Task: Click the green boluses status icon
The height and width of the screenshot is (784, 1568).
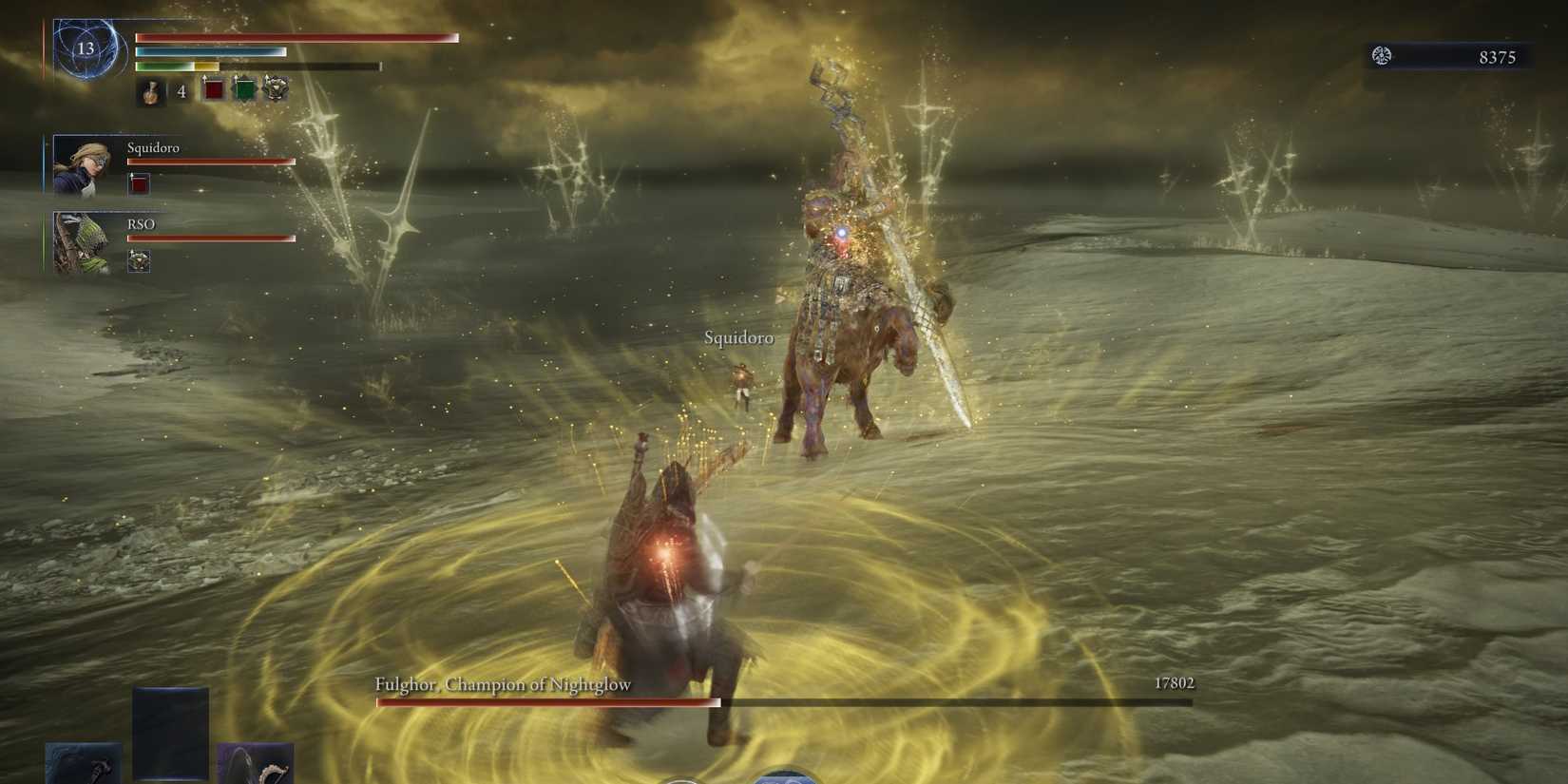Action: pyautogui.click(x=244, y=88)
